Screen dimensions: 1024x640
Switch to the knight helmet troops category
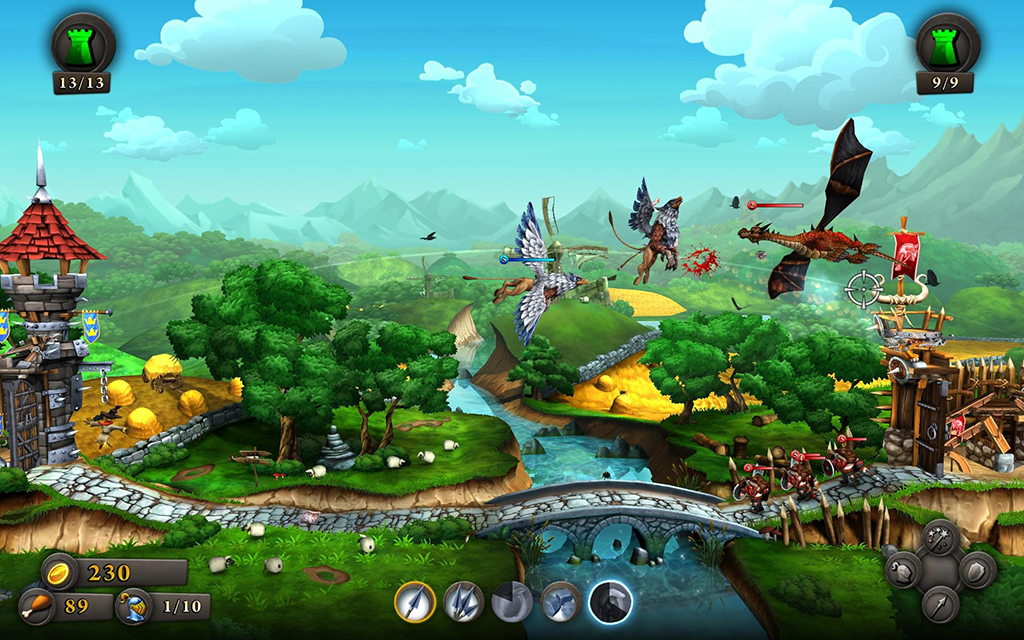pyautogui.click(x=904, y=571)
